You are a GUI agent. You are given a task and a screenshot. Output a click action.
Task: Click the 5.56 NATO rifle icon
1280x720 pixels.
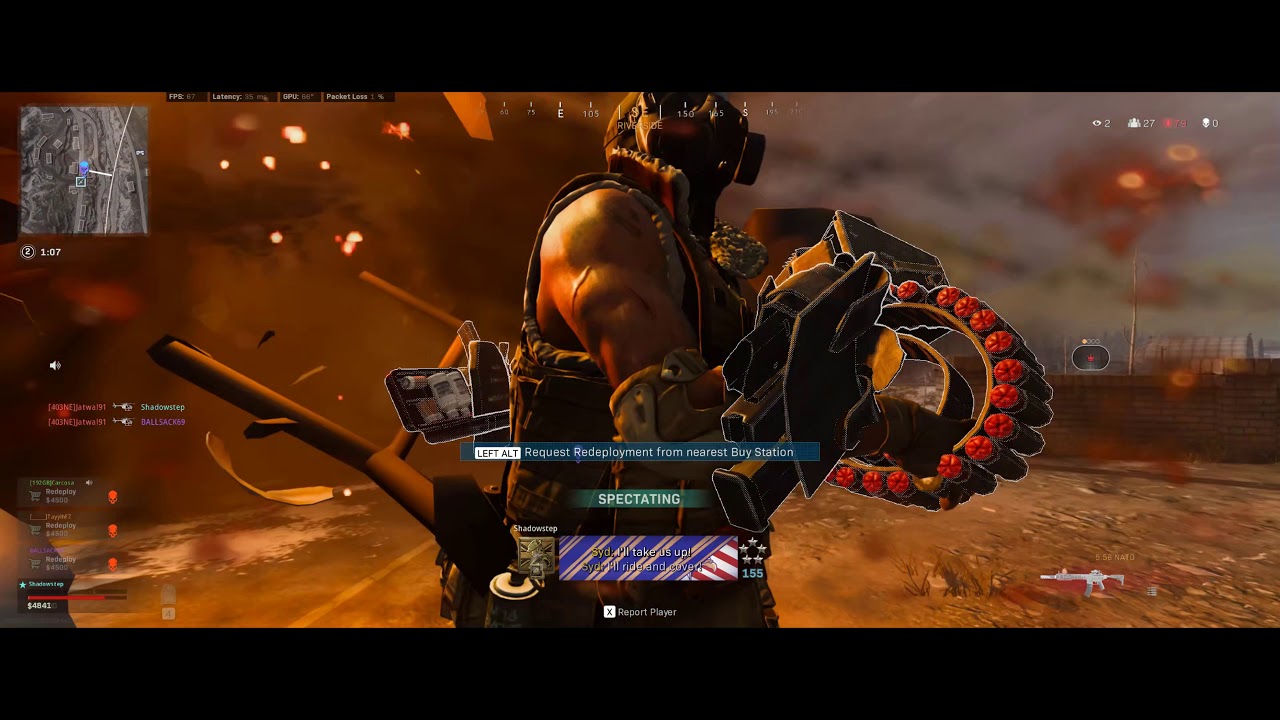tap(1081, 580)
